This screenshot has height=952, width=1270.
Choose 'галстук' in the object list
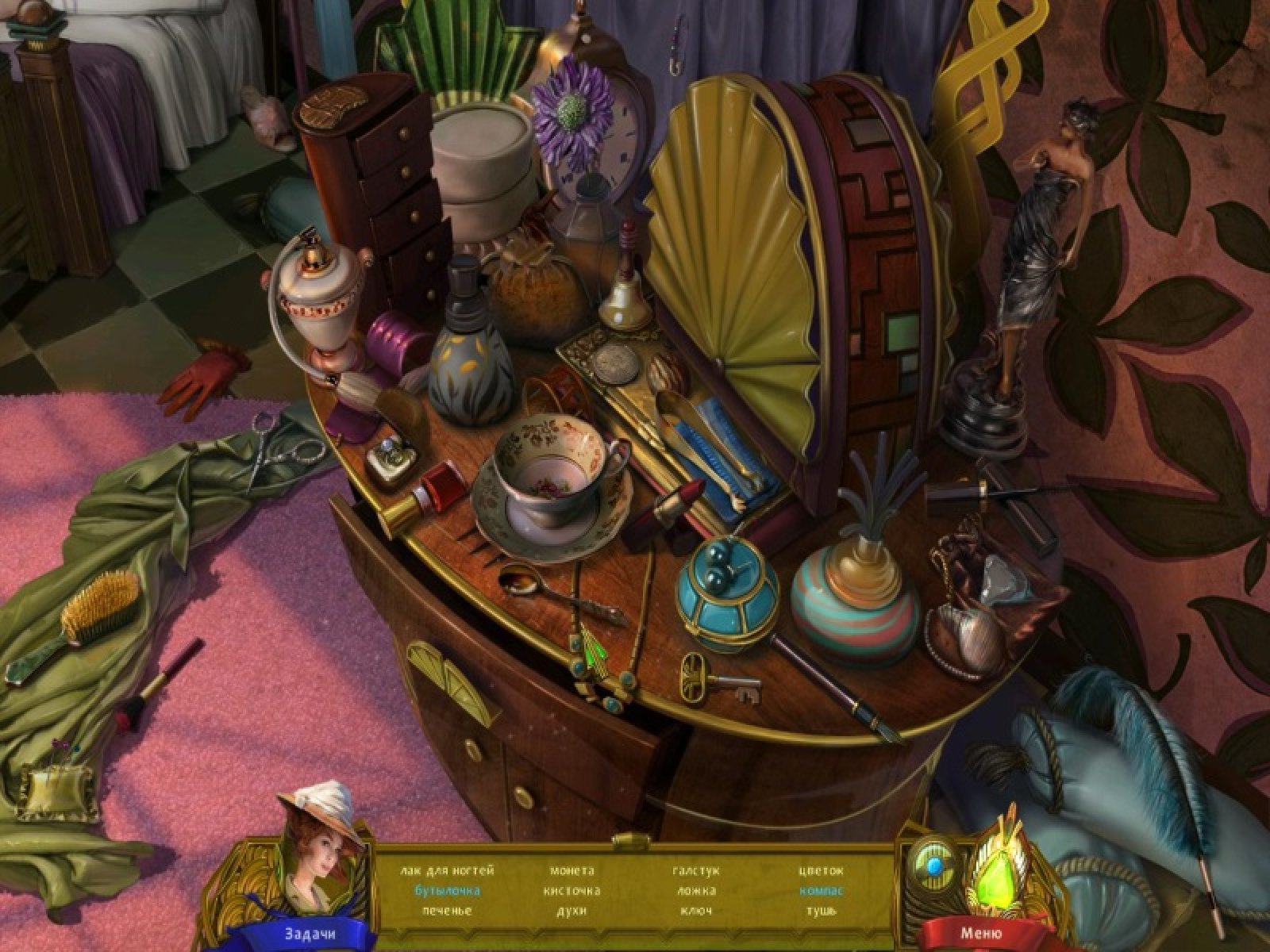point(696,870)
